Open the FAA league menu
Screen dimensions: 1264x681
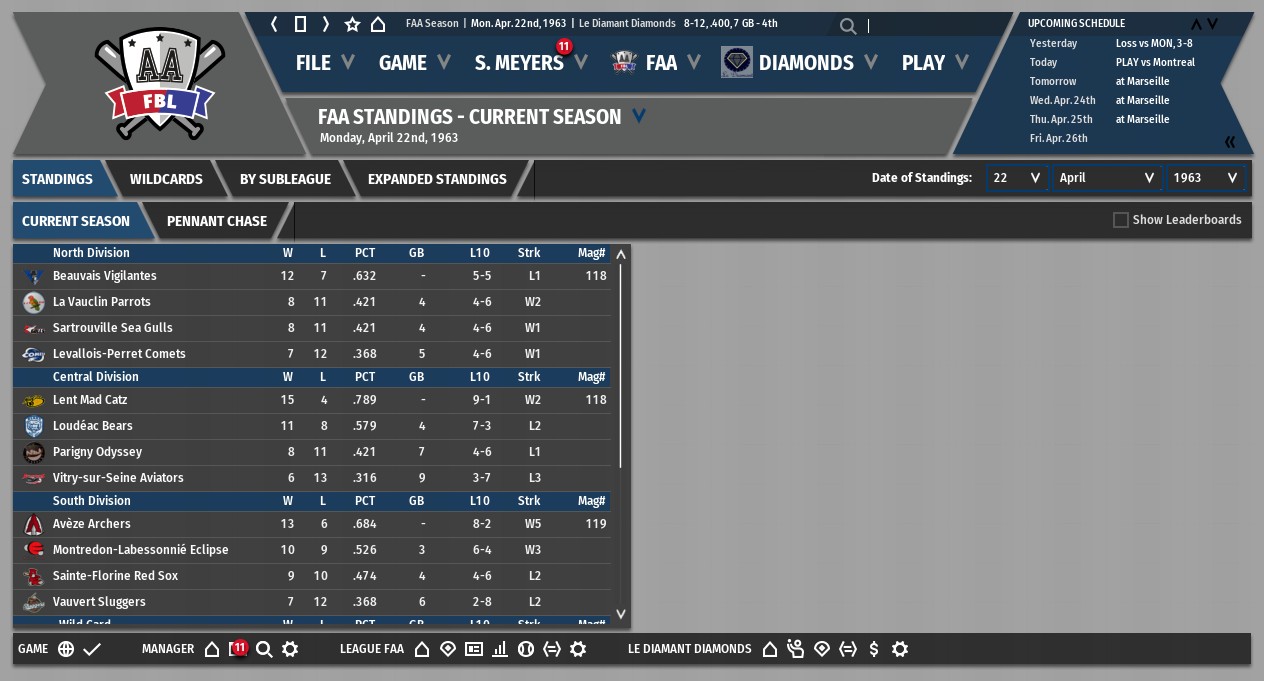tap(660, 63)
